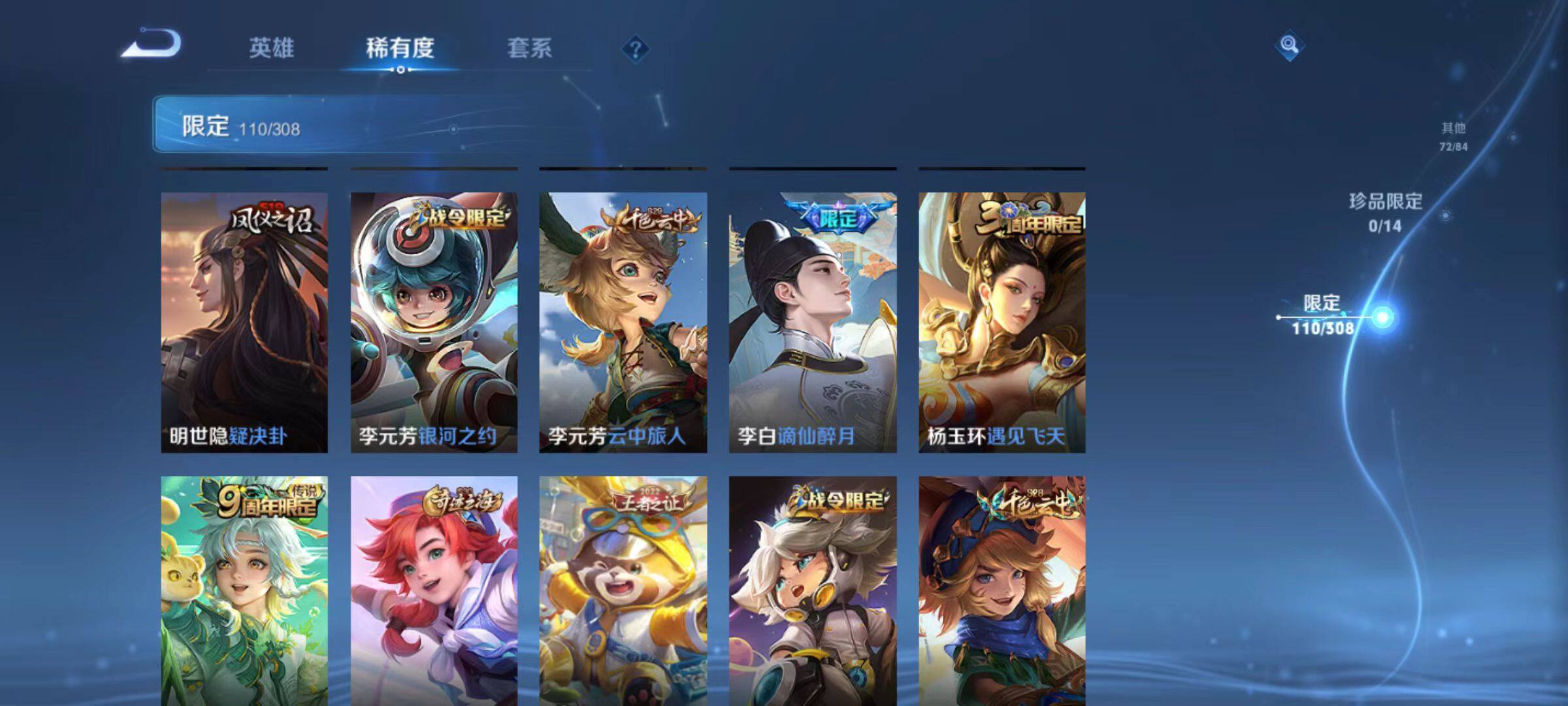
Task: Jump to the 其他 rarity category
Action: (x=1453, y=136)
